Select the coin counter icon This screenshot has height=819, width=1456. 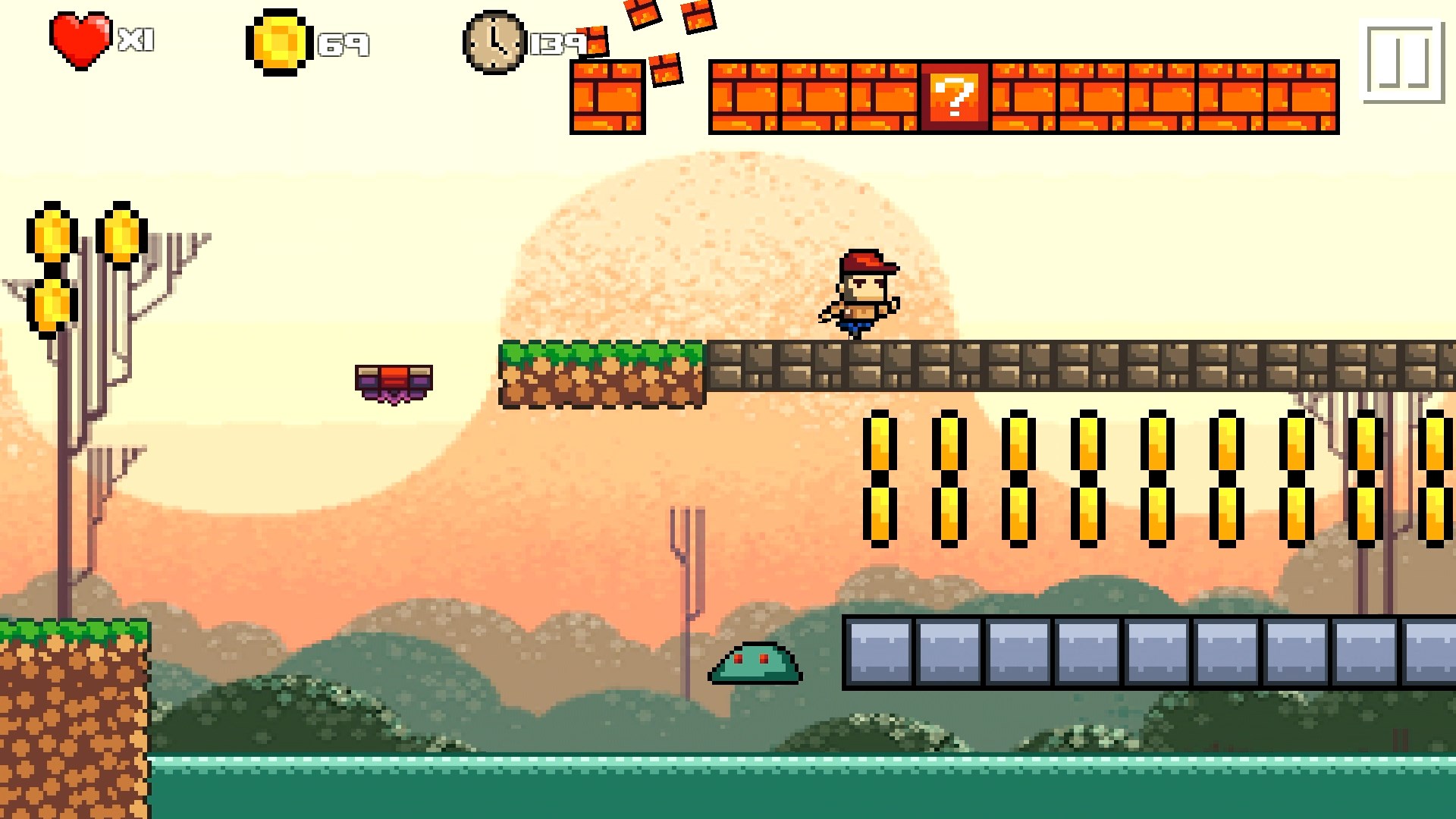click(278, 42)
